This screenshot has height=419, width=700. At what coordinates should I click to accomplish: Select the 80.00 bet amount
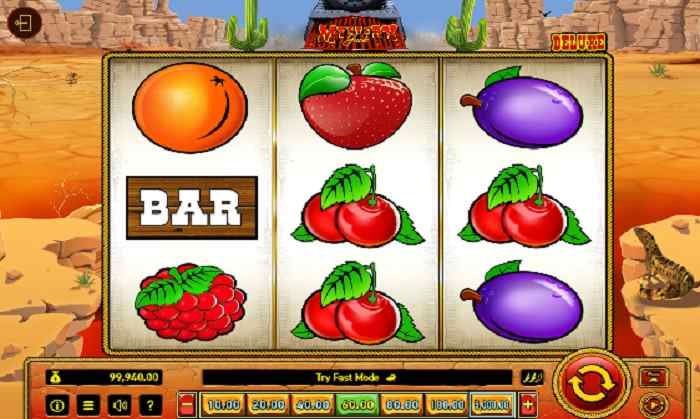tap(402, 405)
